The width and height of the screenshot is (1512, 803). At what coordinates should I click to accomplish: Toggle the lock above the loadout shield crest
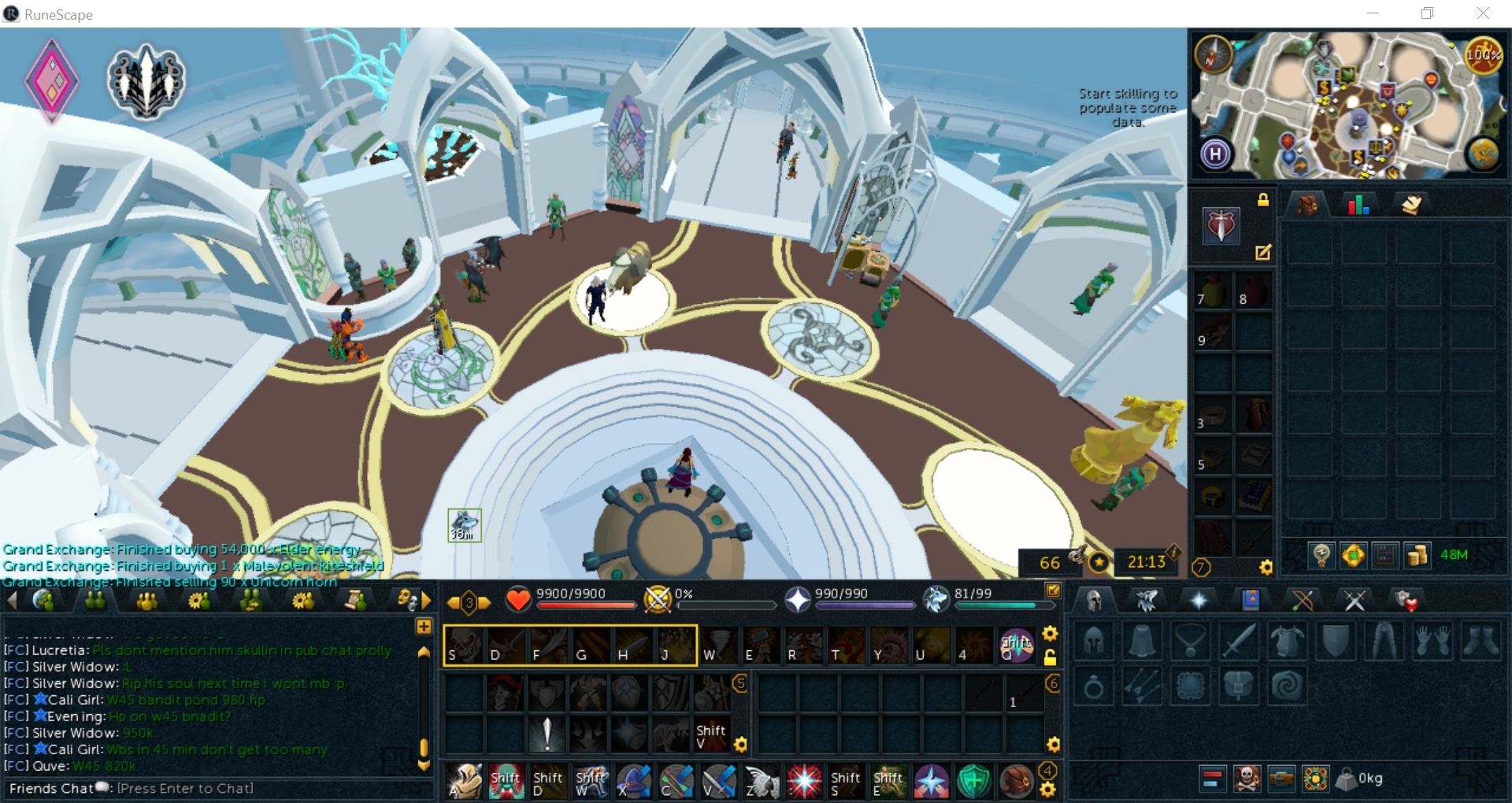(x=1263, y=201)
